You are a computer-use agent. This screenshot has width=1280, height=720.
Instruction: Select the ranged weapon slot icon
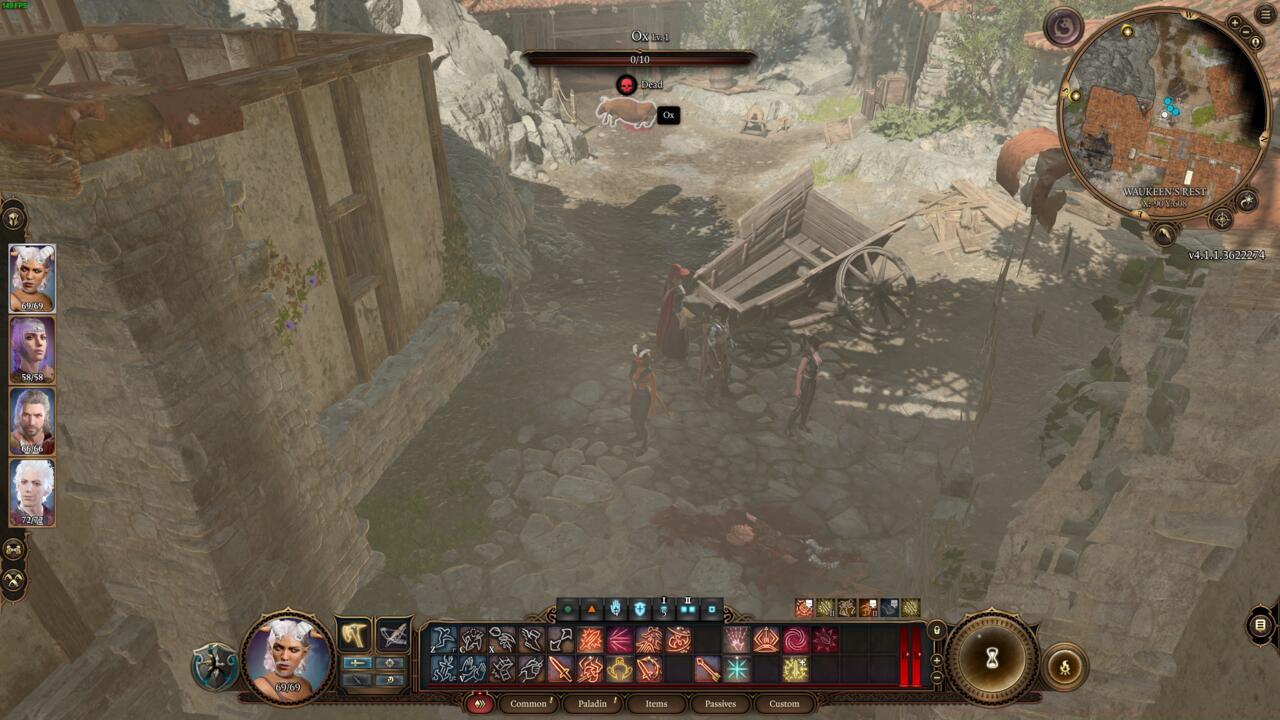[393, 633]
